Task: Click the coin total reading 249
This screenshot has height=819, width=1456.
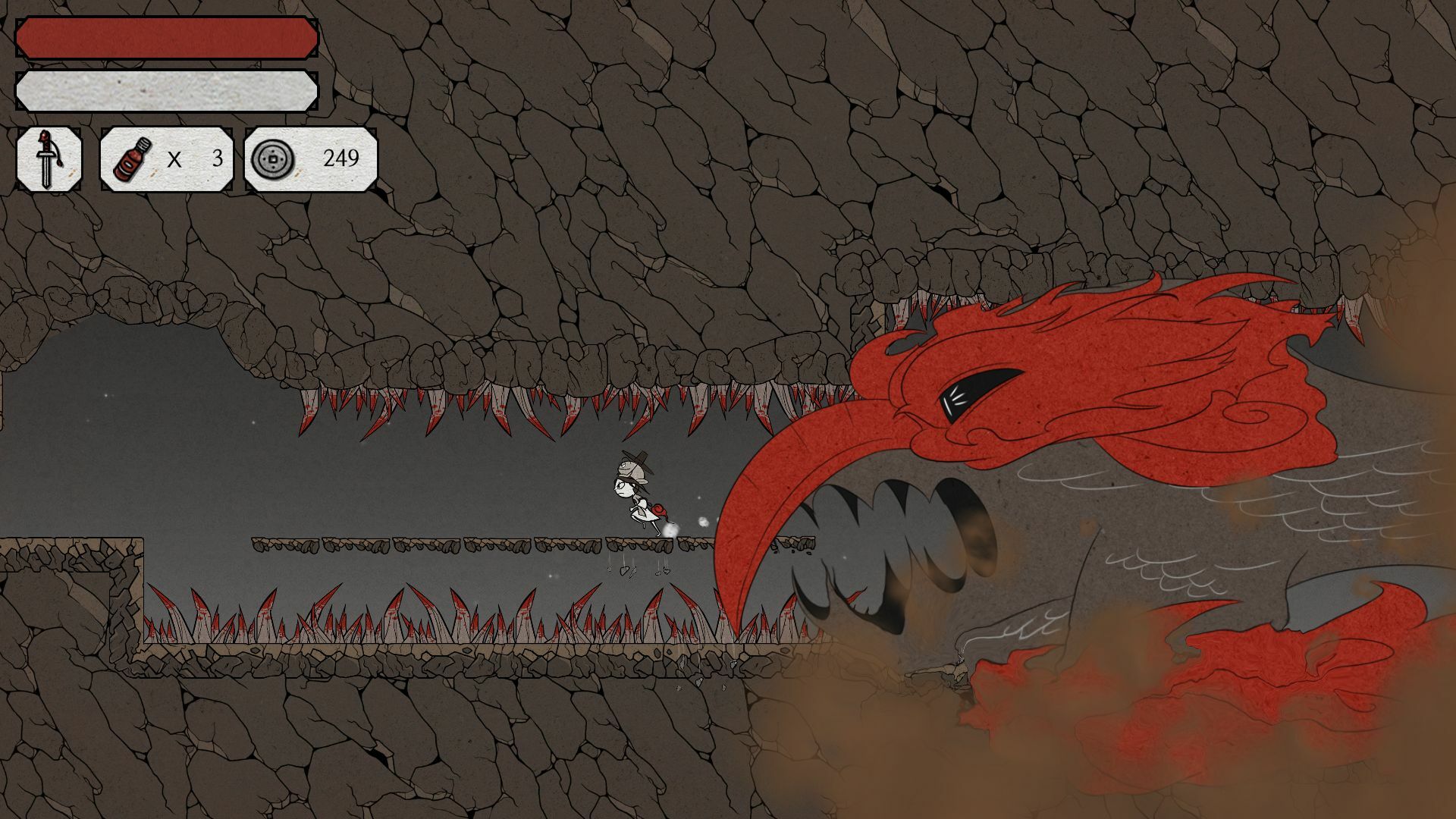Action: point(341,157)
